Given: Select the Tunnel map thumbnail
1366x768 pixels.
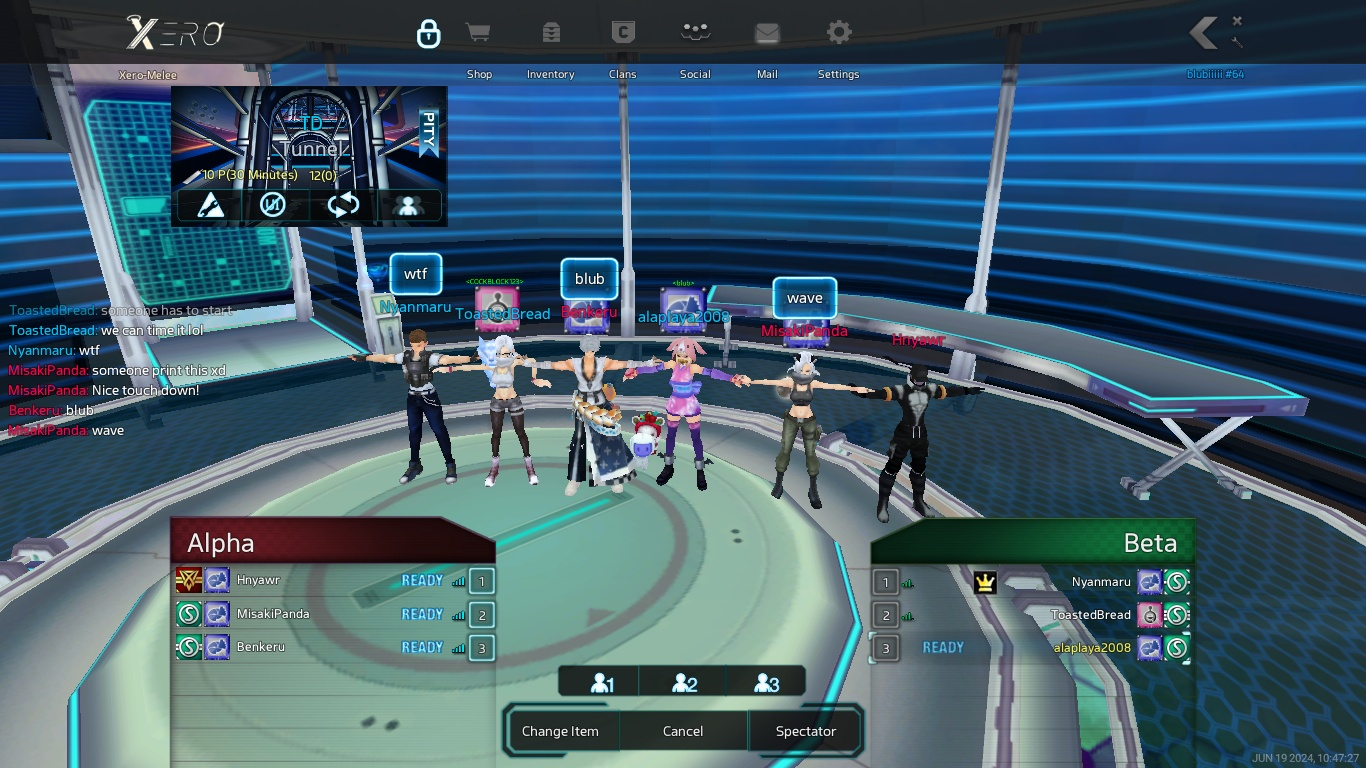Looking at the screenshot, I should coord(309,136).
